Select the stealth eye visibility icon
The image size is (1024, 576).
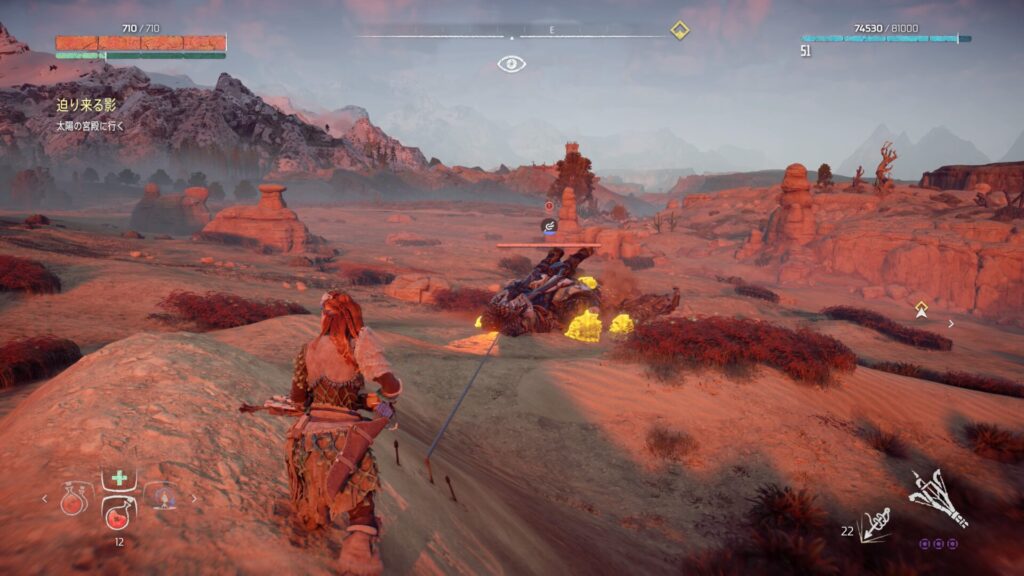(x=511, y=64)
